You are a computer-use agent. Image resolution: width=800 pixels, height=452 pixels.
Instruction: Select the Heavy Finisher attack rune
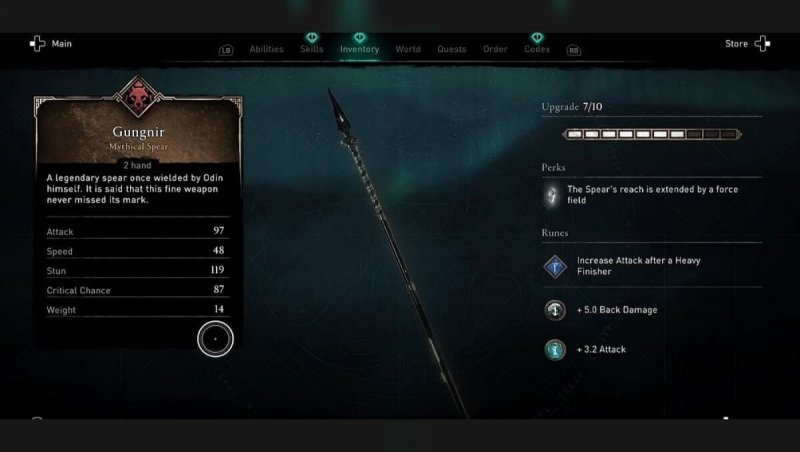pos(556,266)
